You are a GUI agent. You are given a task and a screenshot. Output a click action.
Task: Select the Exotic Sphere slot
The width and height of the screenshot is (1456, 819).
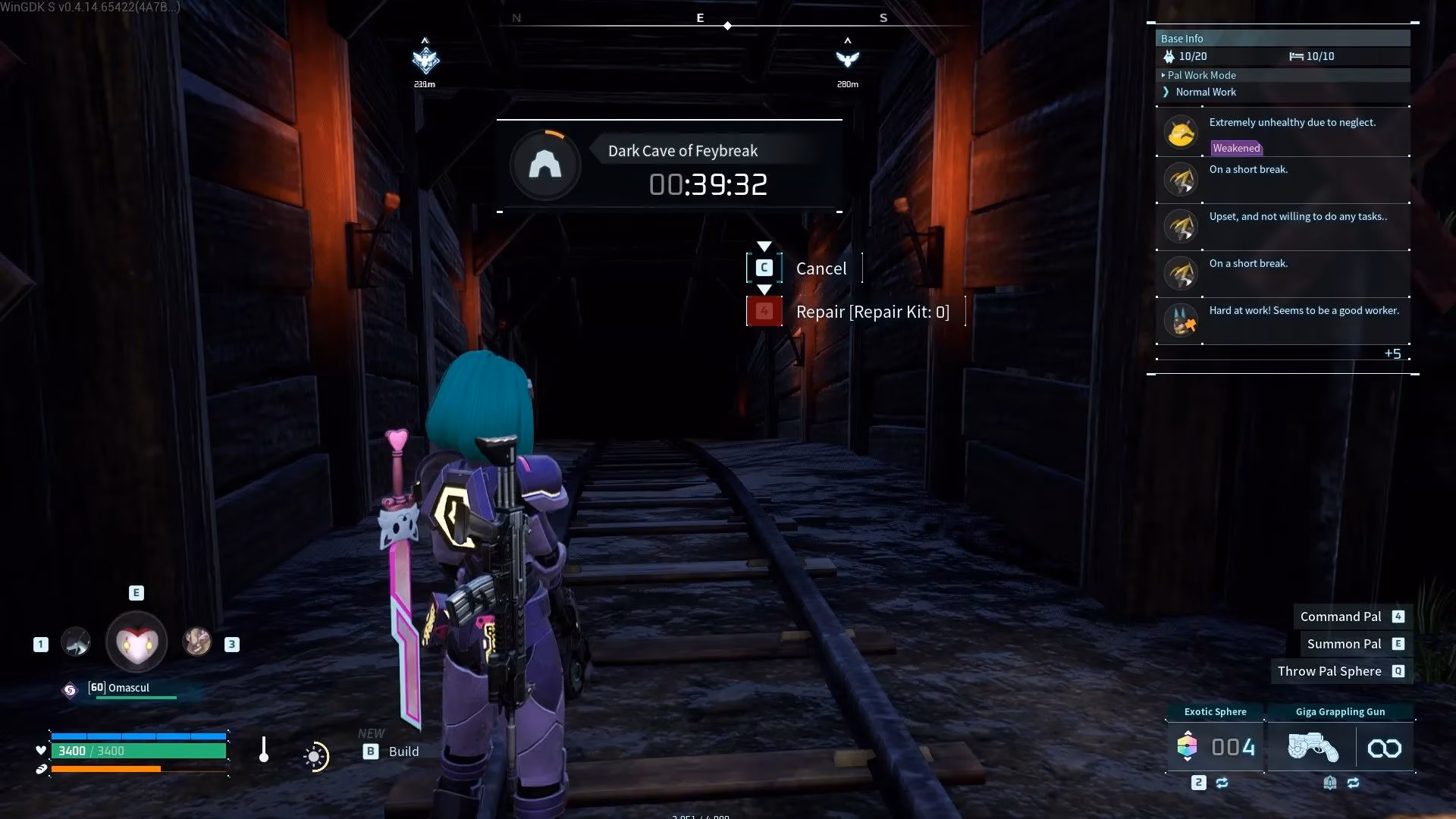tap(1216, 747)
